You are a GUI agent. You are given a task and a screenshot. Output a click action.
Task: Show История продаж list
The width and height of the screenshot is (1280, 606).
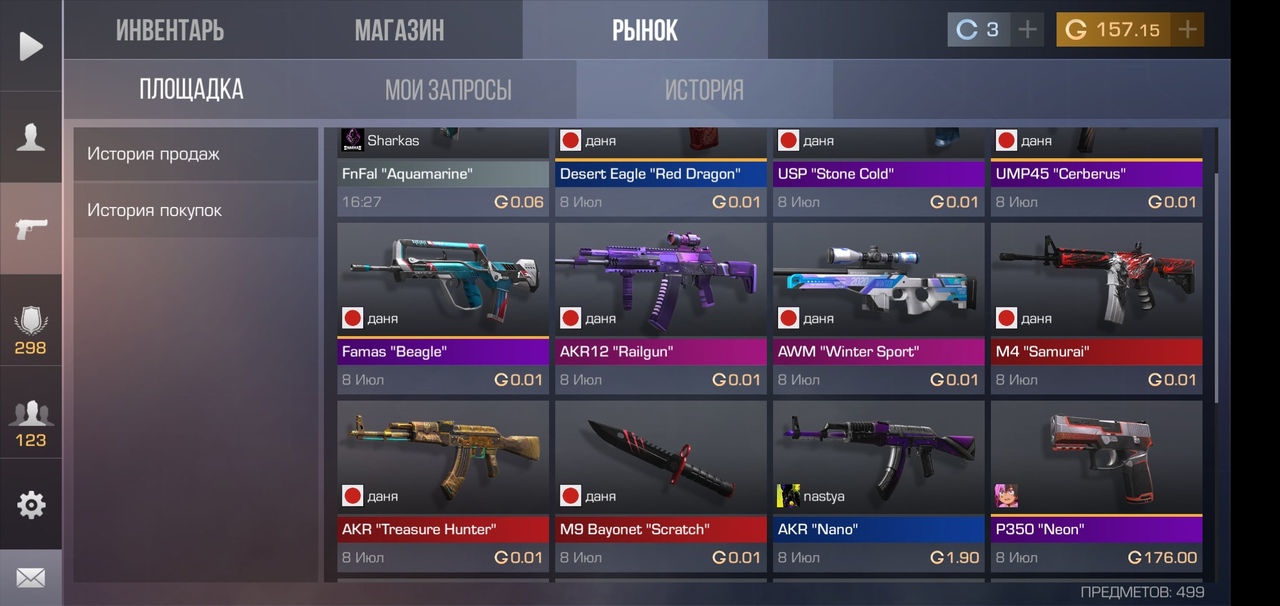tap(195, 154)
